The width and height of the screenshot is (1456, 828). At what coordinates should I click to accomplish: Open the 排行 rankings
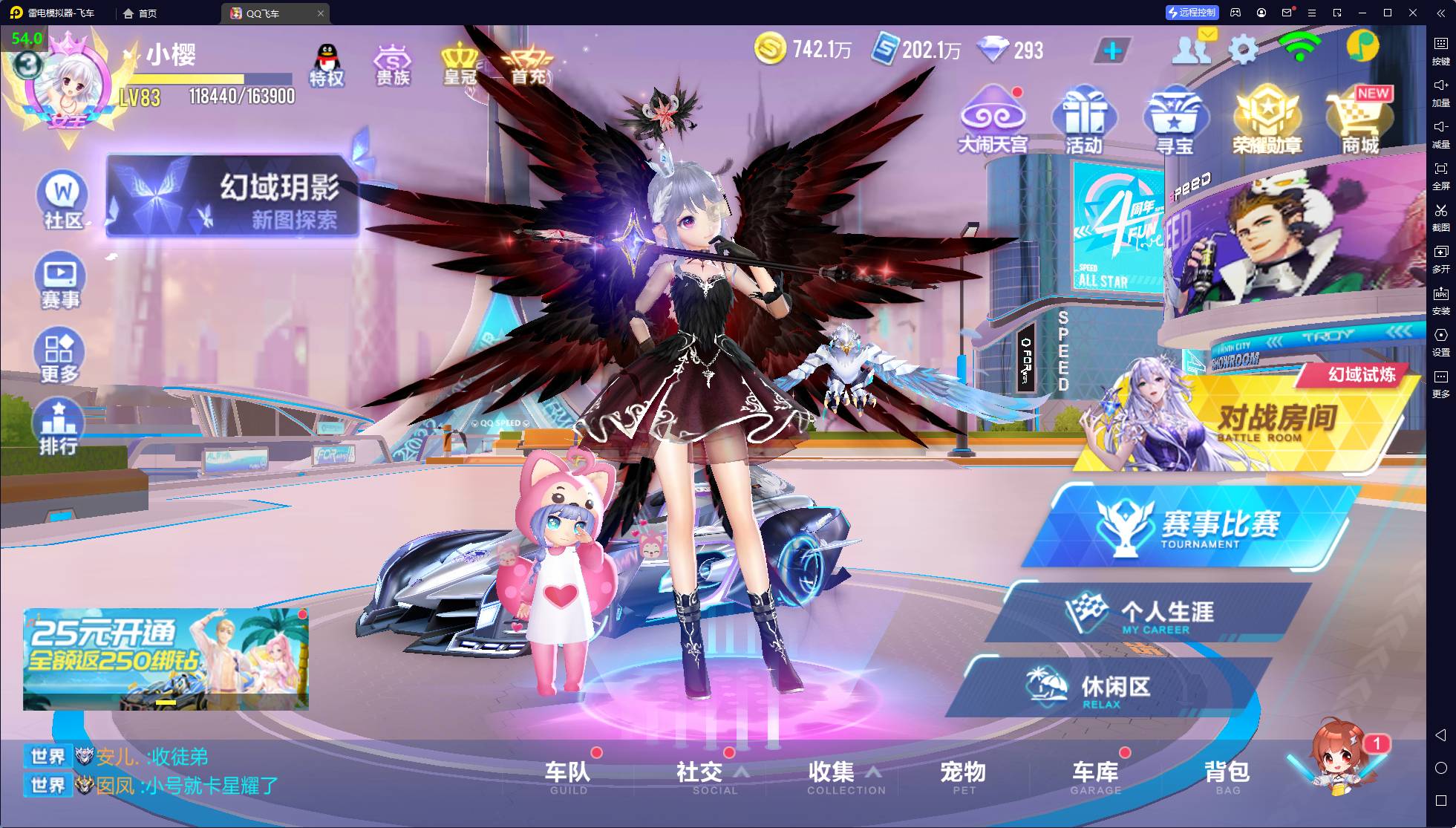(59, 426)
